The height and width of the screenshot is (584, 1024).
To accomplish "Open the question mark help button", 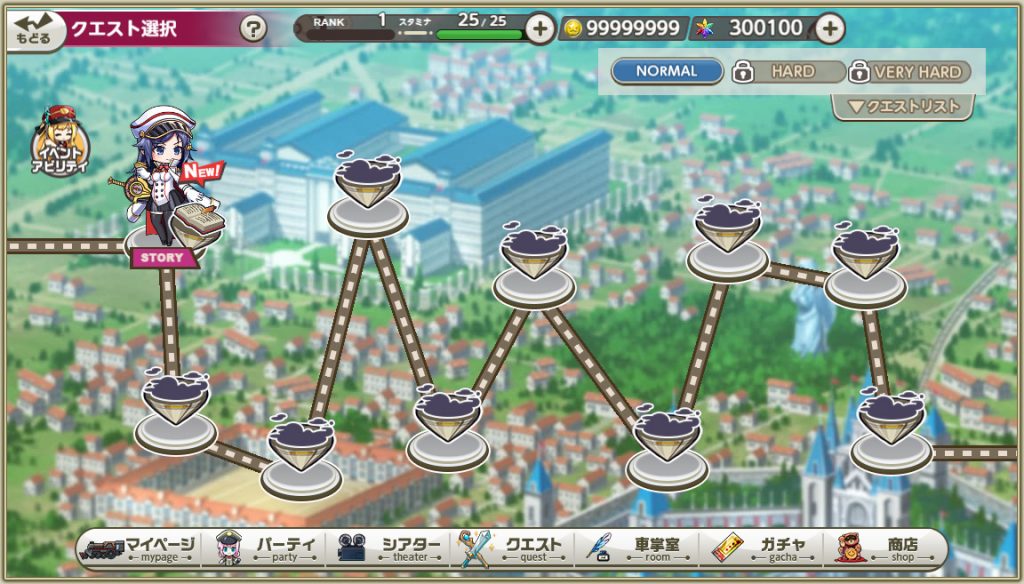I will tap(254, 29).
